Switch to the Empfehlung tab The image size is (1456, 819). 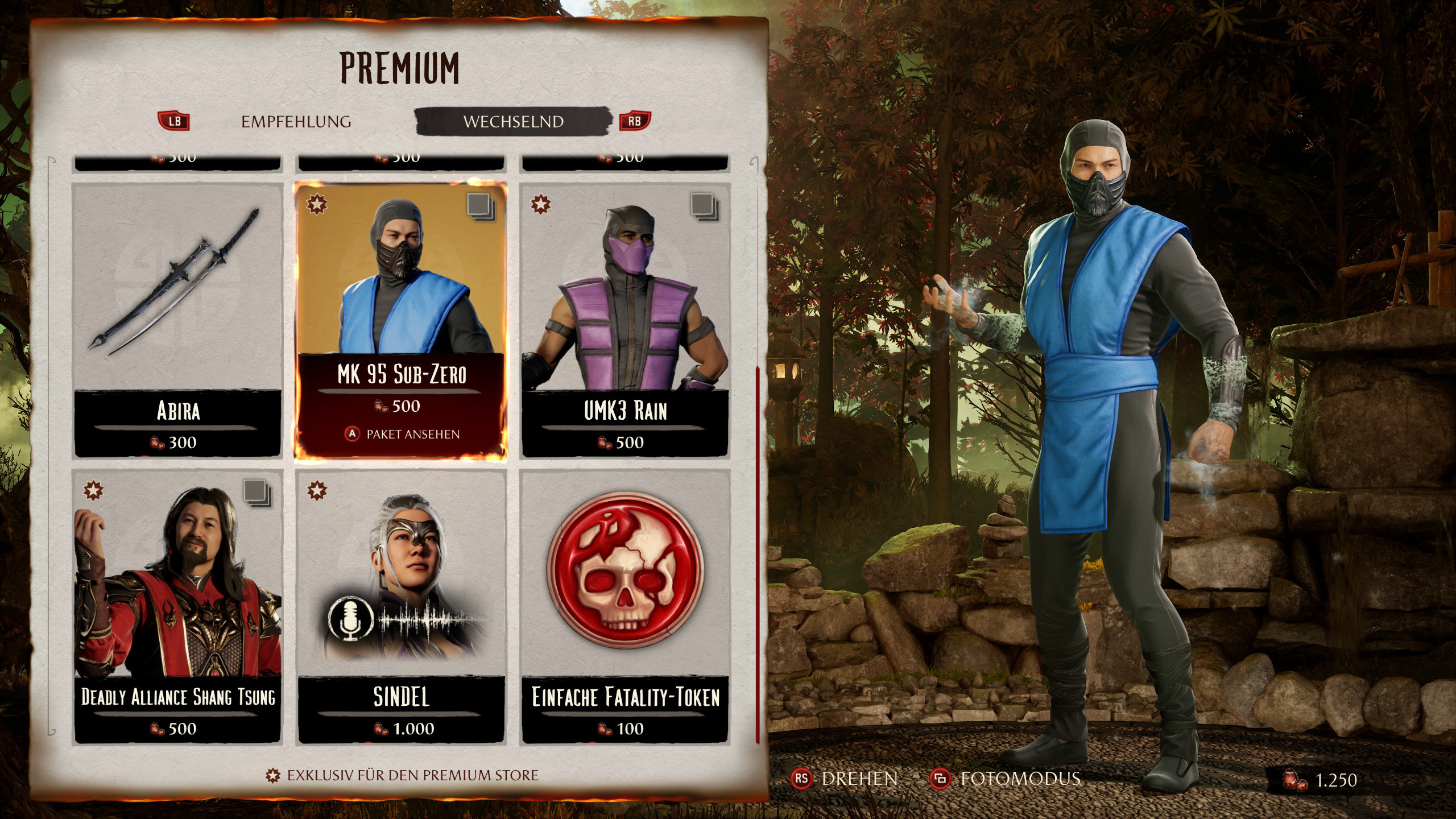point(296,122)
